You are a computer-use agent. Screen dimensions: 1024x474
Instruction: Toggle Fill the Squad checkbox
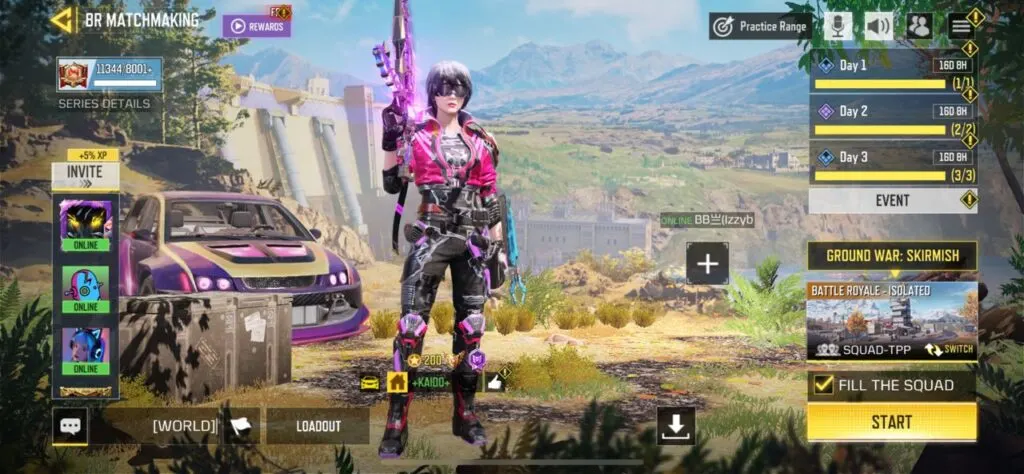(x=823, y=385)
